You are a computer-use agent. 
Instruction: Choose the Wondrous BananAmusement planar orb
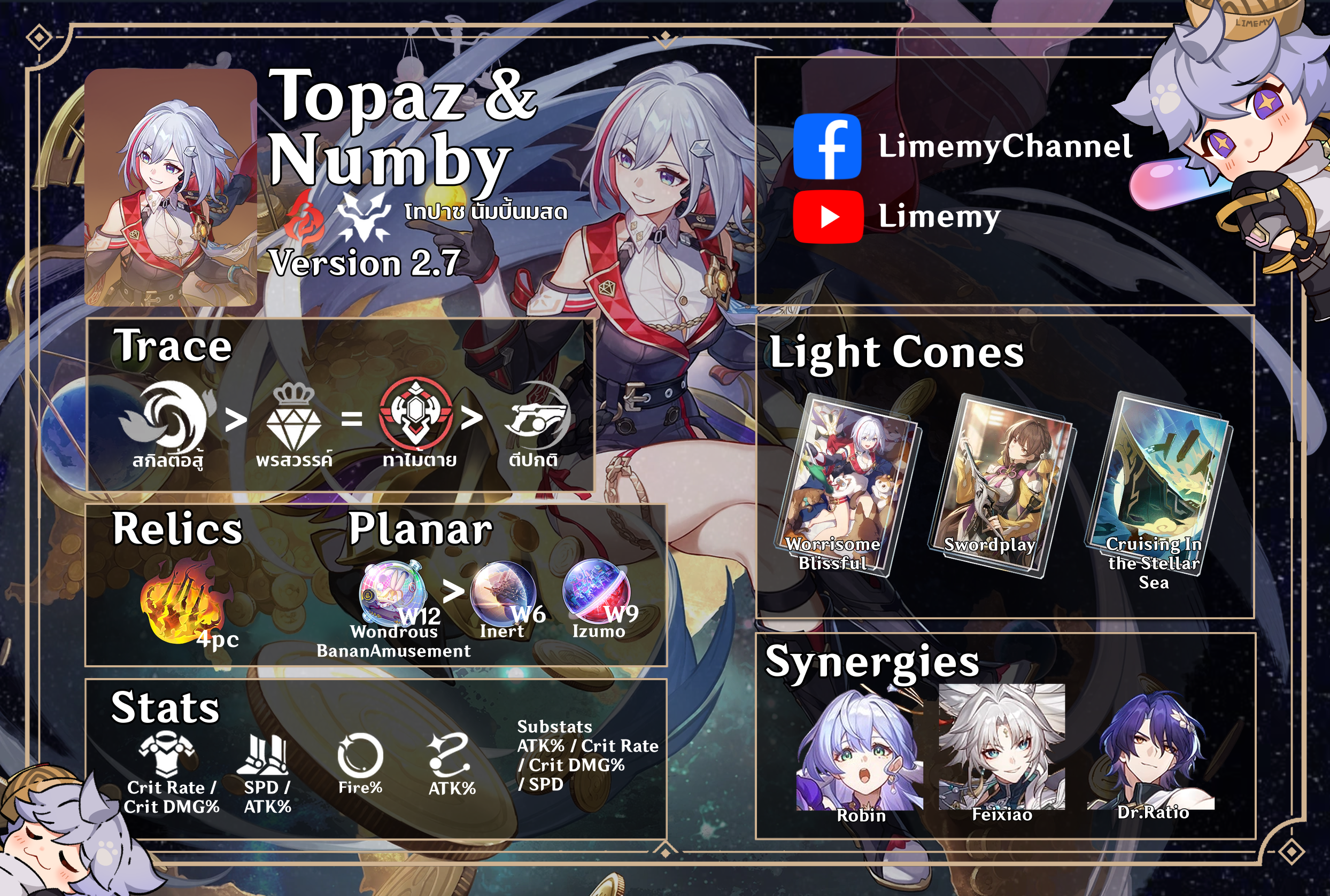(393, 593)
